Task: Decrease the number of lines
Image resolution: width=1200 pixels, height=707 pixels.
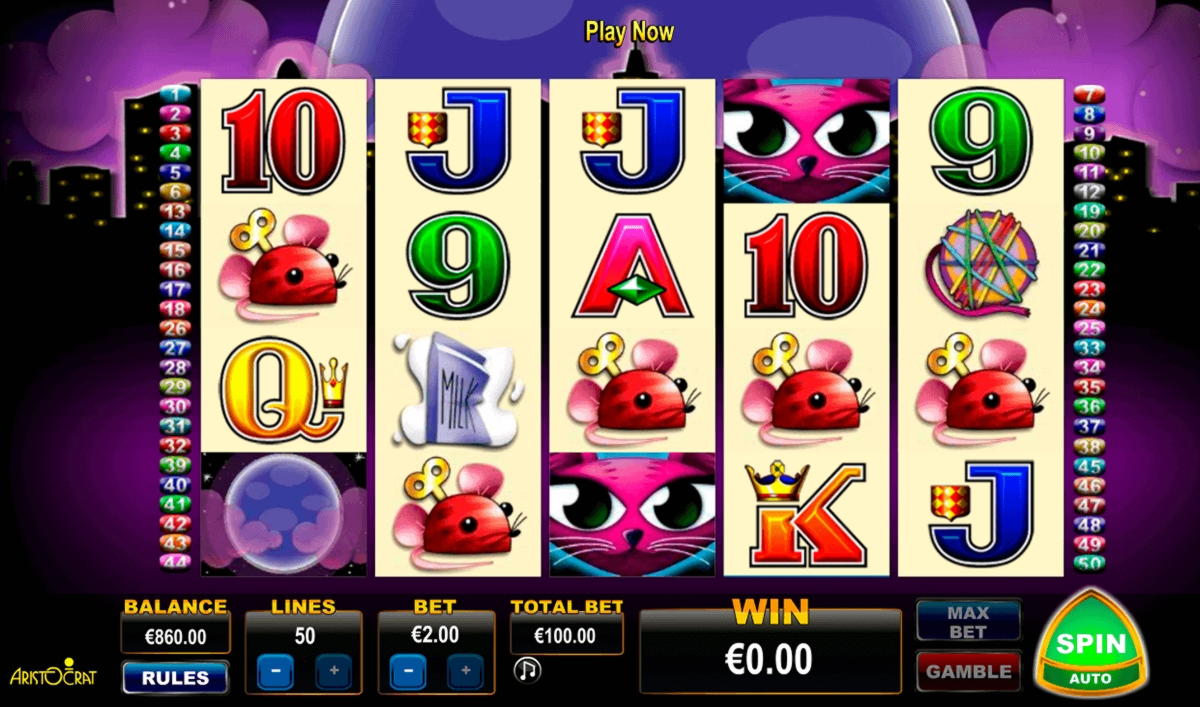Action: (x=274, y=671)
